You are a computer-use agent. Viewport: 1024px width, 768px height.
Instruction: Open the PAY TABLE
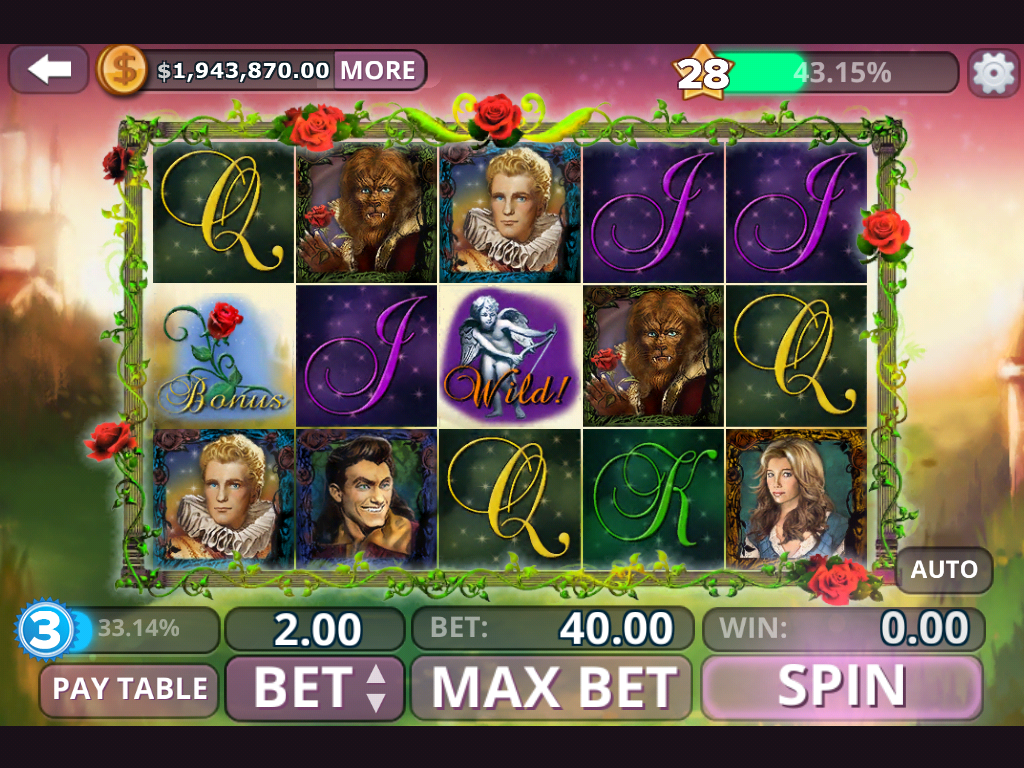(x=129, y=689)
